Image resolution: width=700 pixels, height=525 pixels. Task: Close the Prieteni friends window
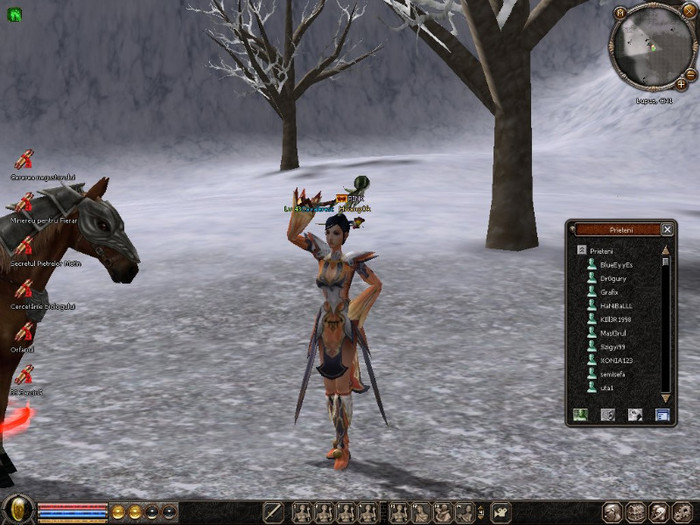click(667, 229)
